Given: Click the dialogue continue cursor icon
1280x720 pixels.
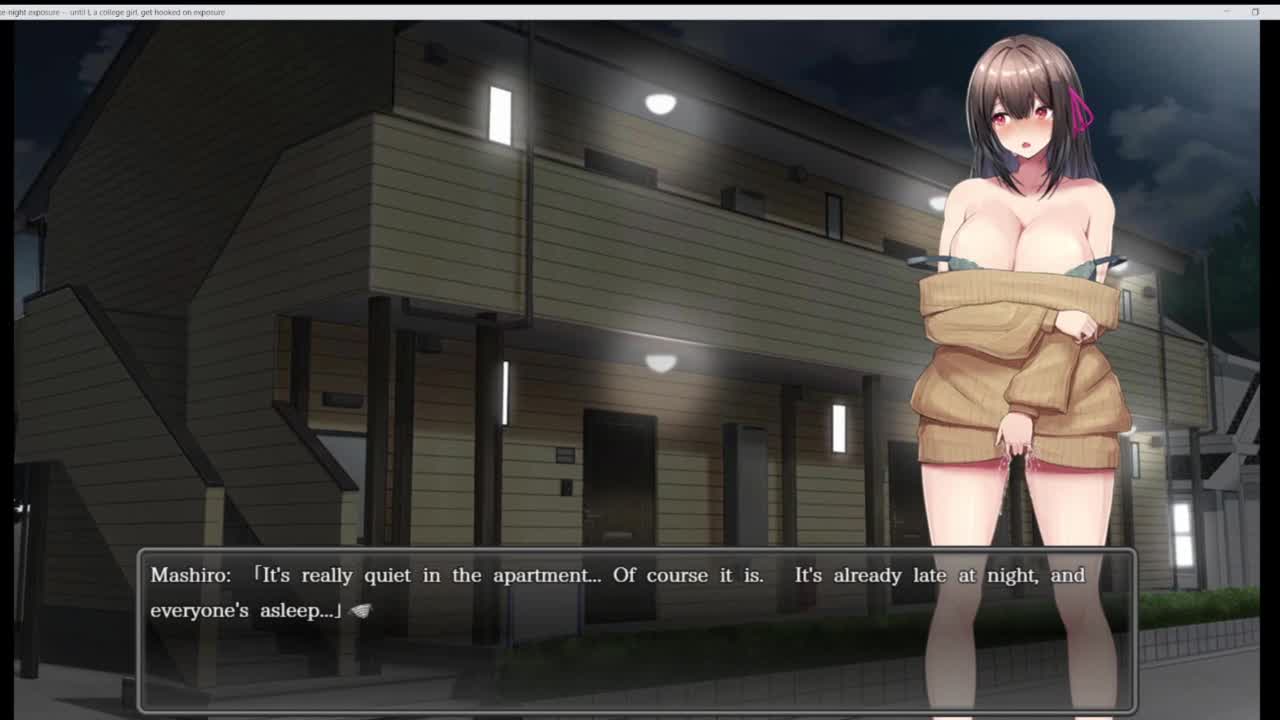Looking at the screenshot, I should point(361,611).
